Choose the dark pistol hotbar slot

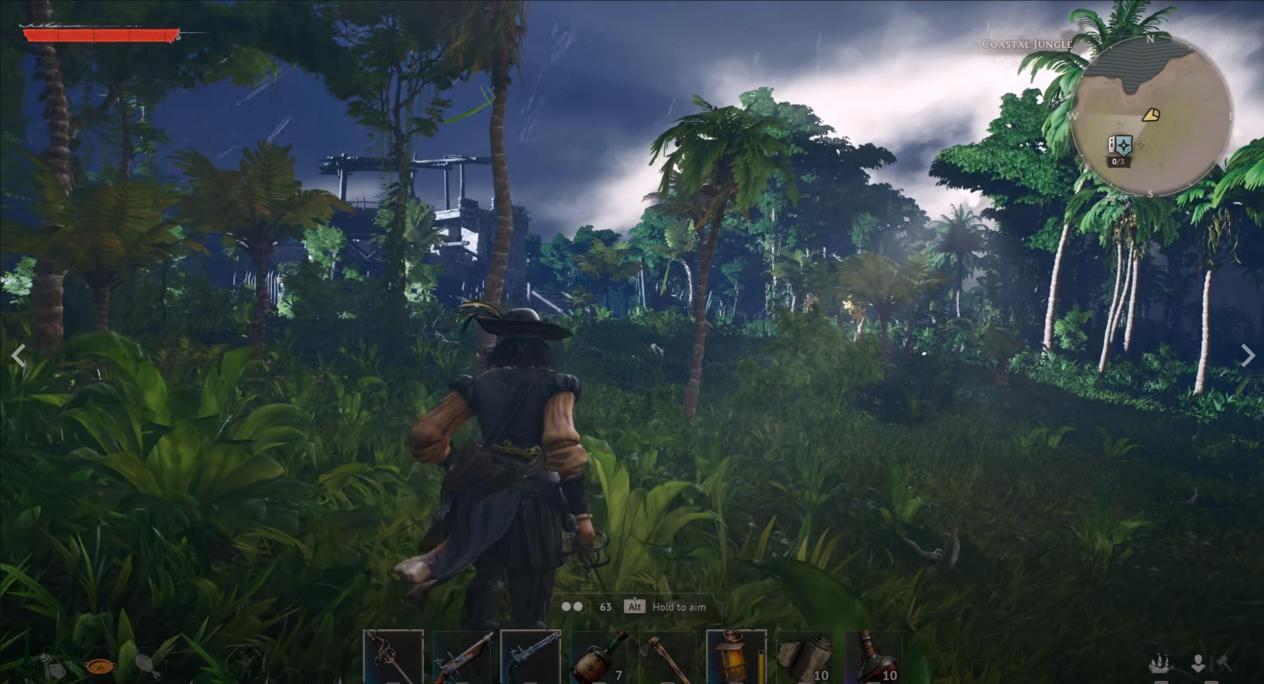point(530,657)
